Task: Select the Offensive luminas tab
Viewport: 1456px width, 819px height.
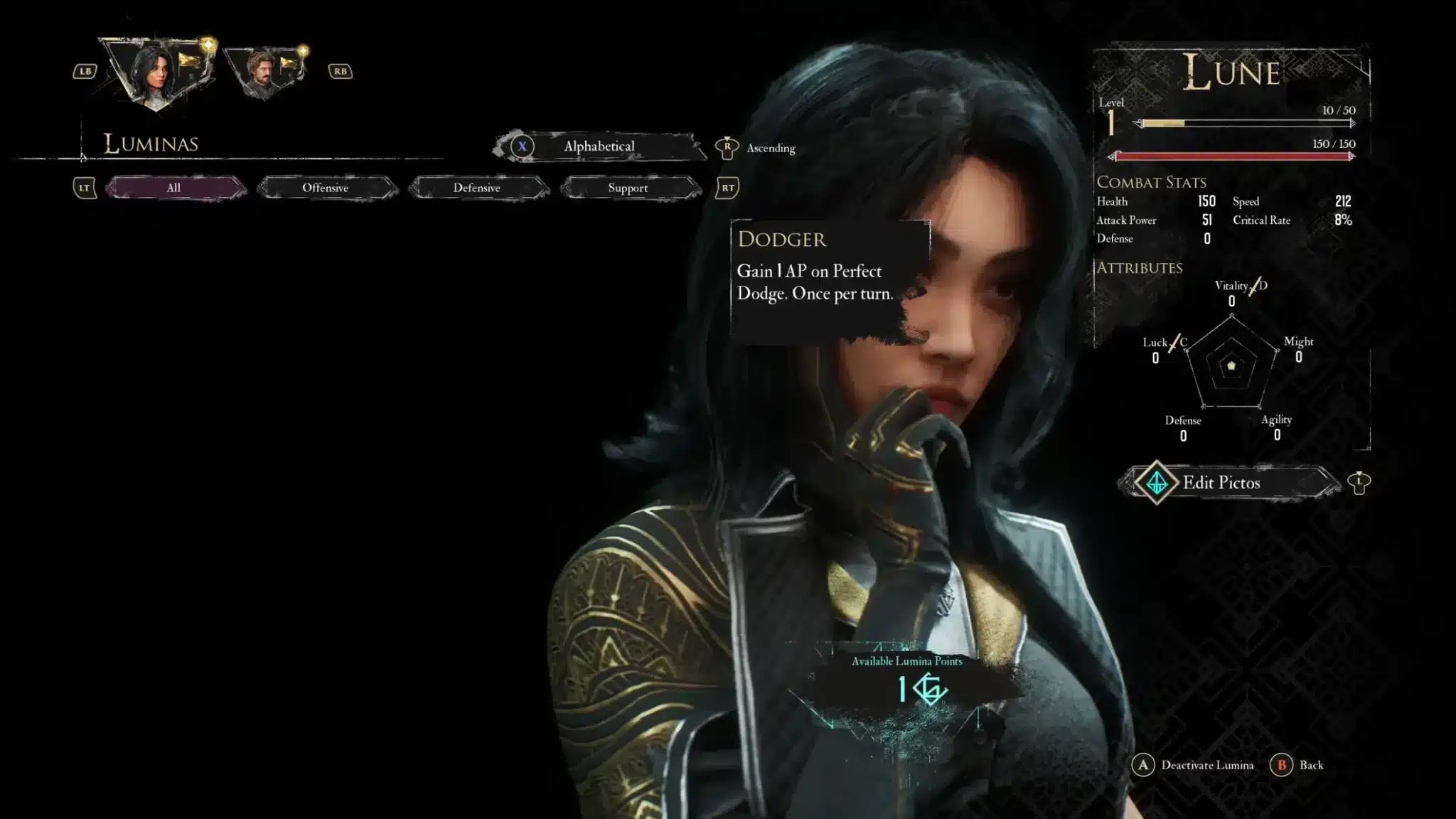Action: (326, 188)
